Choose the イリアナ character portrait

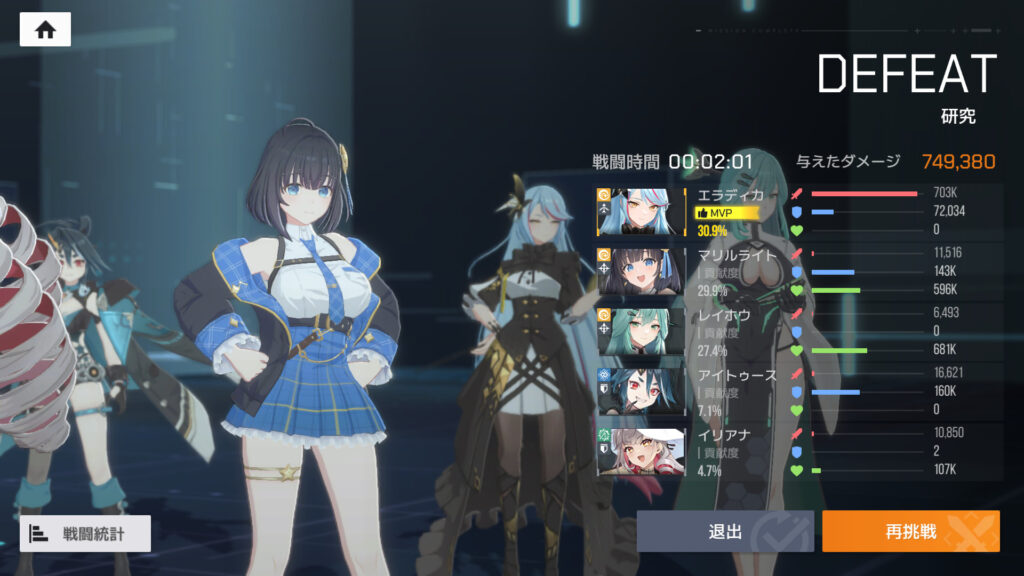pyautogui.click(x=648, y=450)
